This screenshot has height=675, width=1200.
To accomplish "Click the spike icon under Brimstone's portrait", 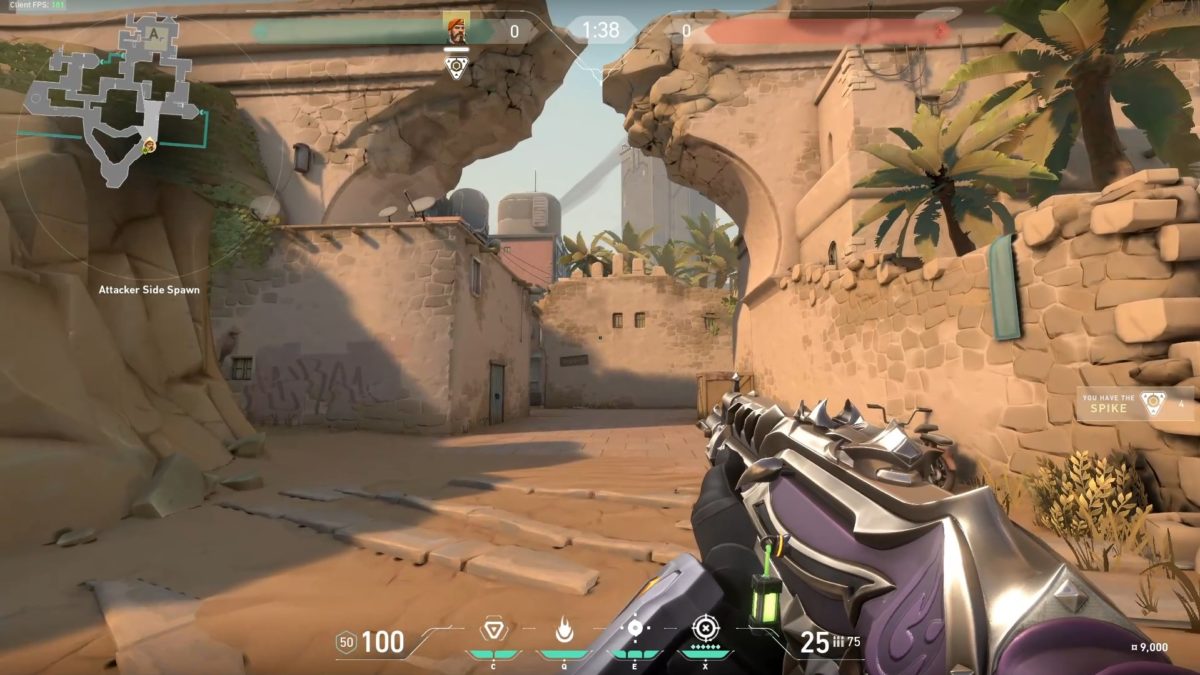I will 456,67.
